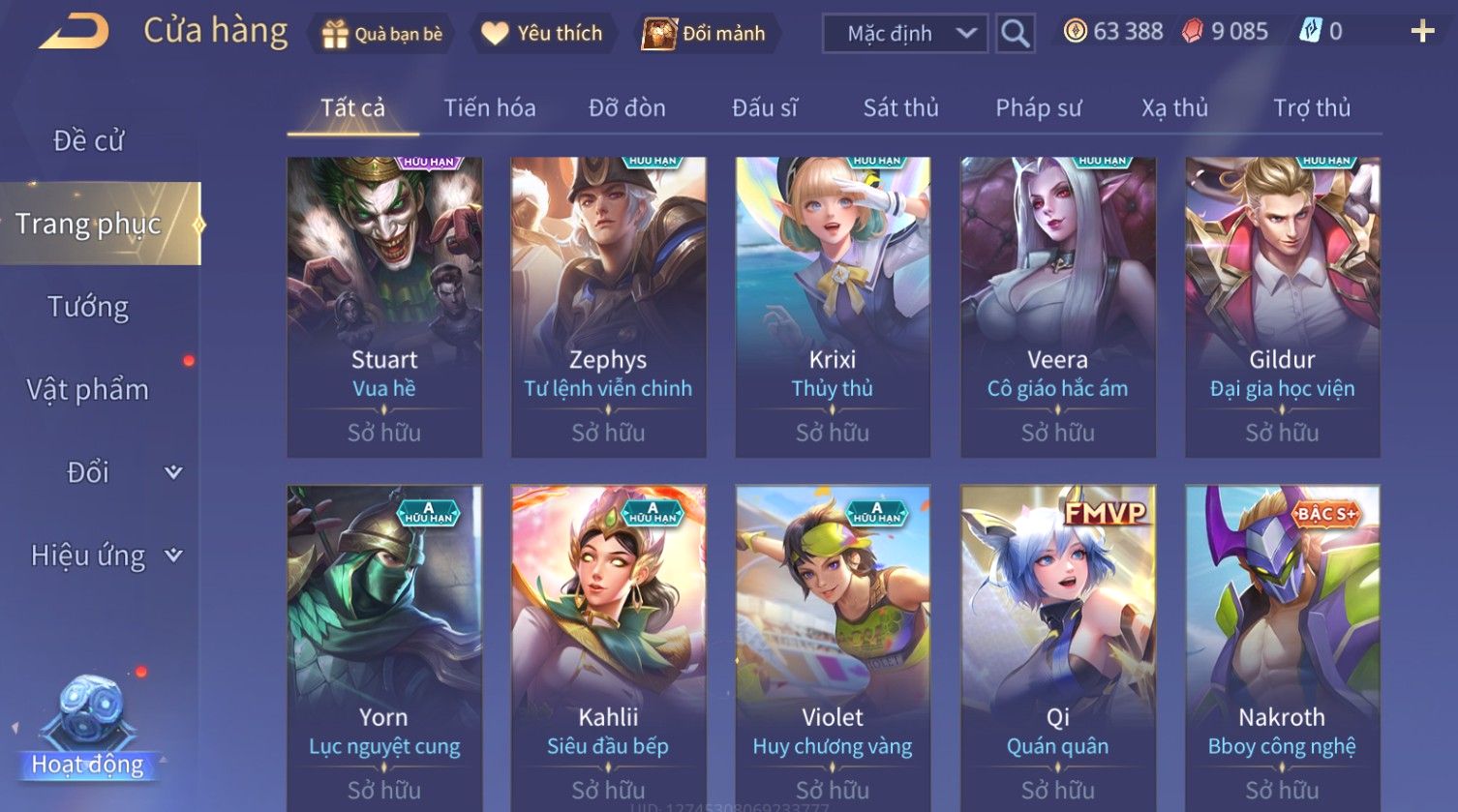Expand the Hiệu ứng menu
This screenshot has width=1458, height=812.
pos(105,556)
